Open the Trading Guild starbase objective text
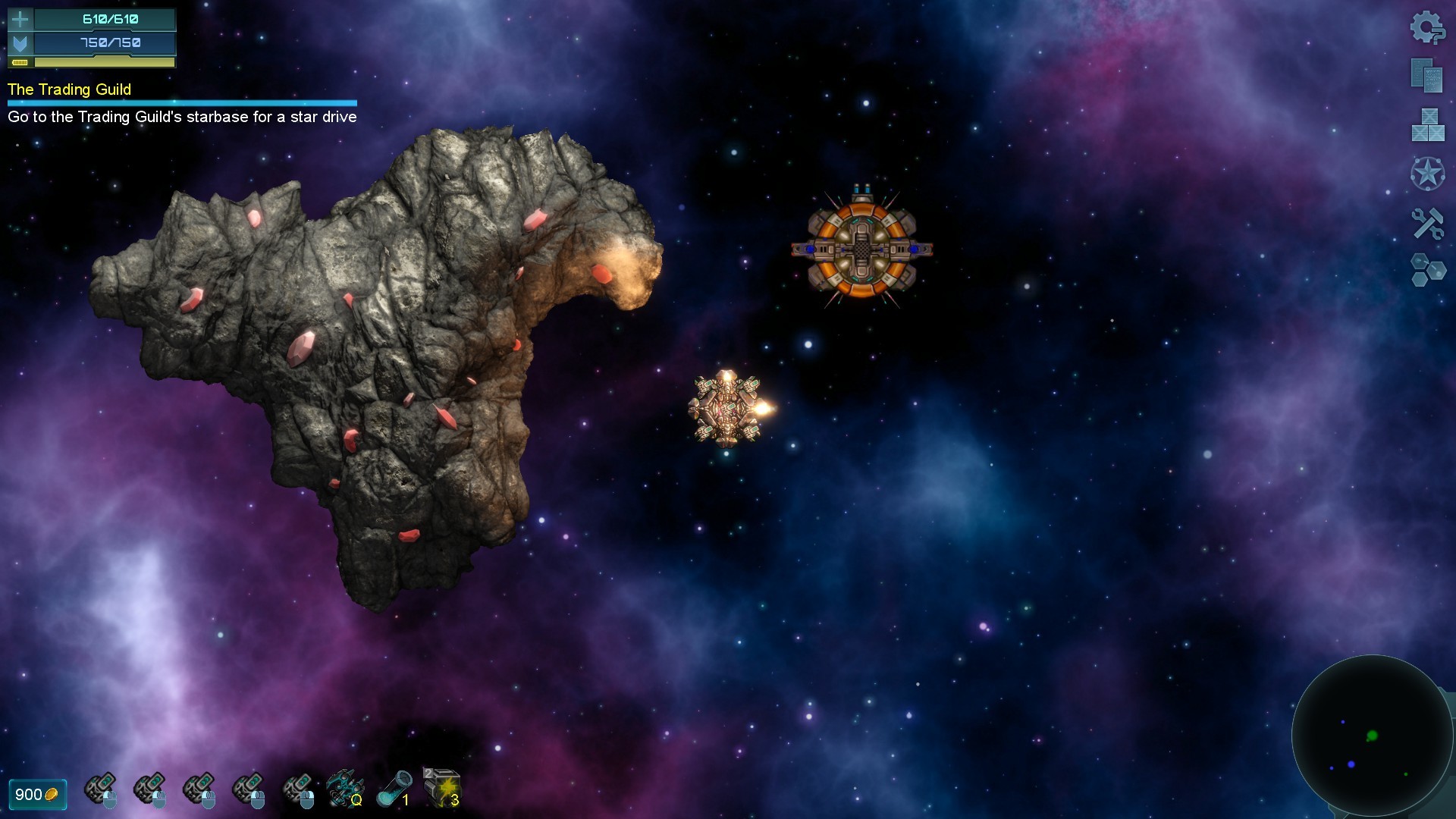The image size is (1456, 819). click(x=182, y=118)
